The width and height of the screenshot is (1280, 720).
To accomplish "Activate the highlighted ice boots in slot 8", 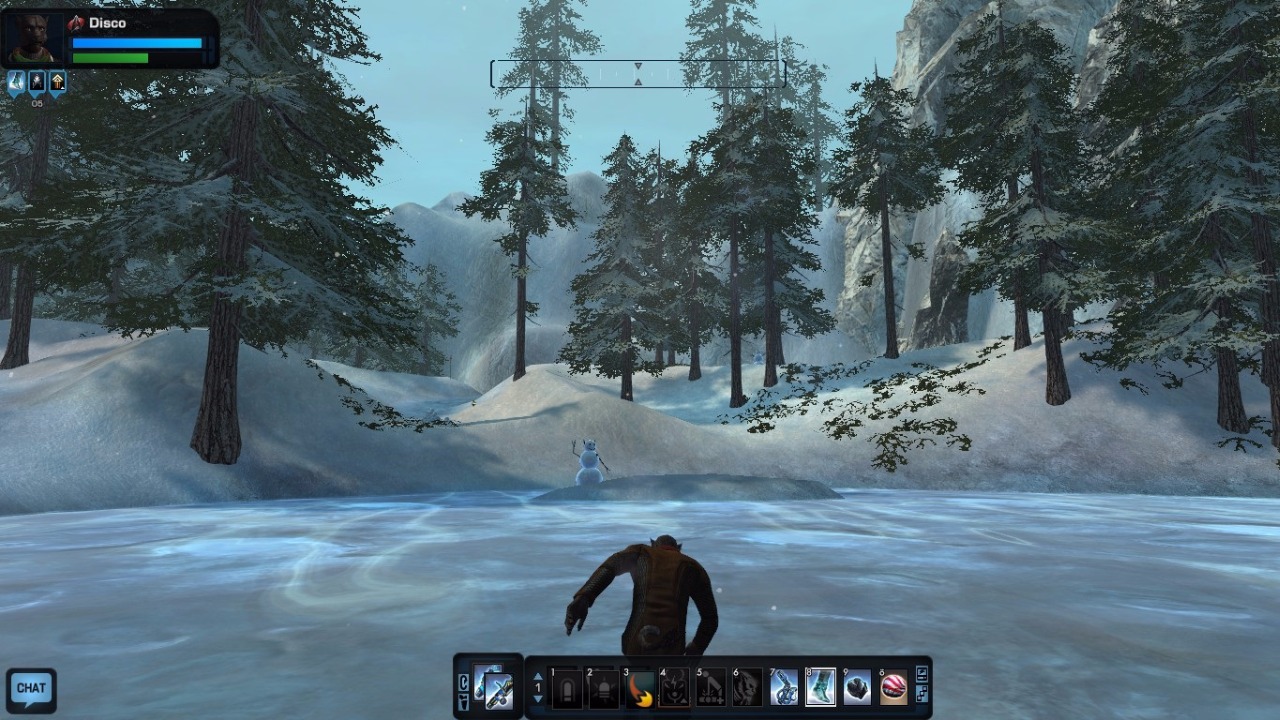I will [x=820, y=688].
